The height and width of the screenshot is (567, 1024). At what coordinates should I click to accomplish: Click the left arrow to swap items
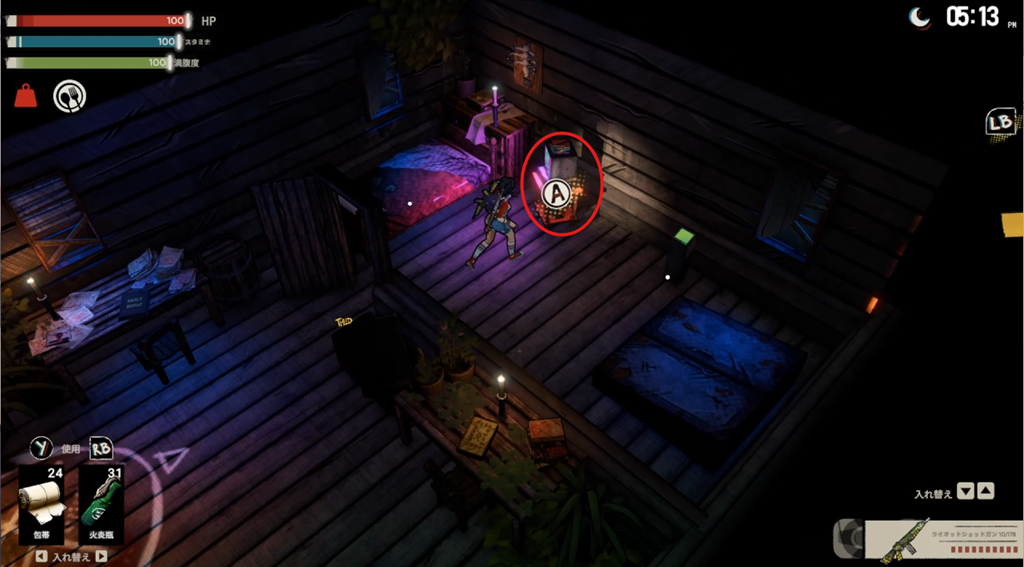coord(40,557)
